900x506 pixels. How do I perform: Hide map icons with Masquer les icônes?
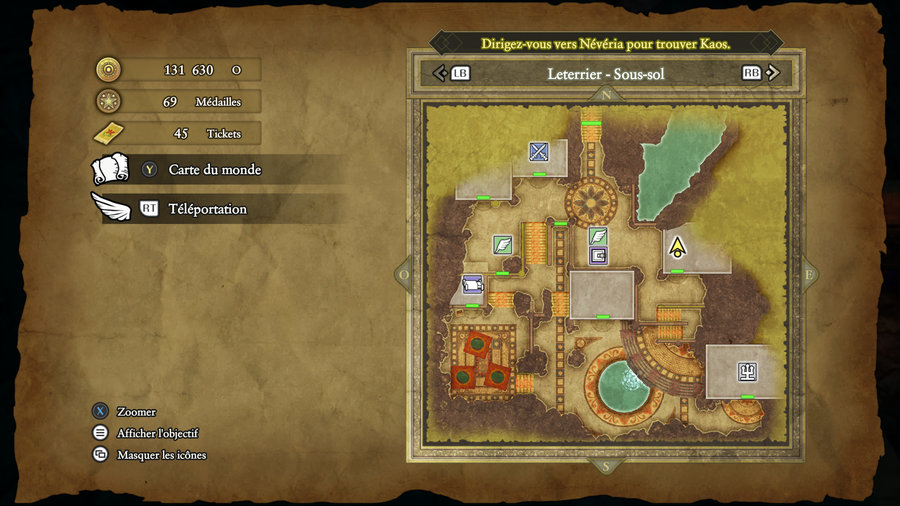pyautogui.click(x=161, y=455)
